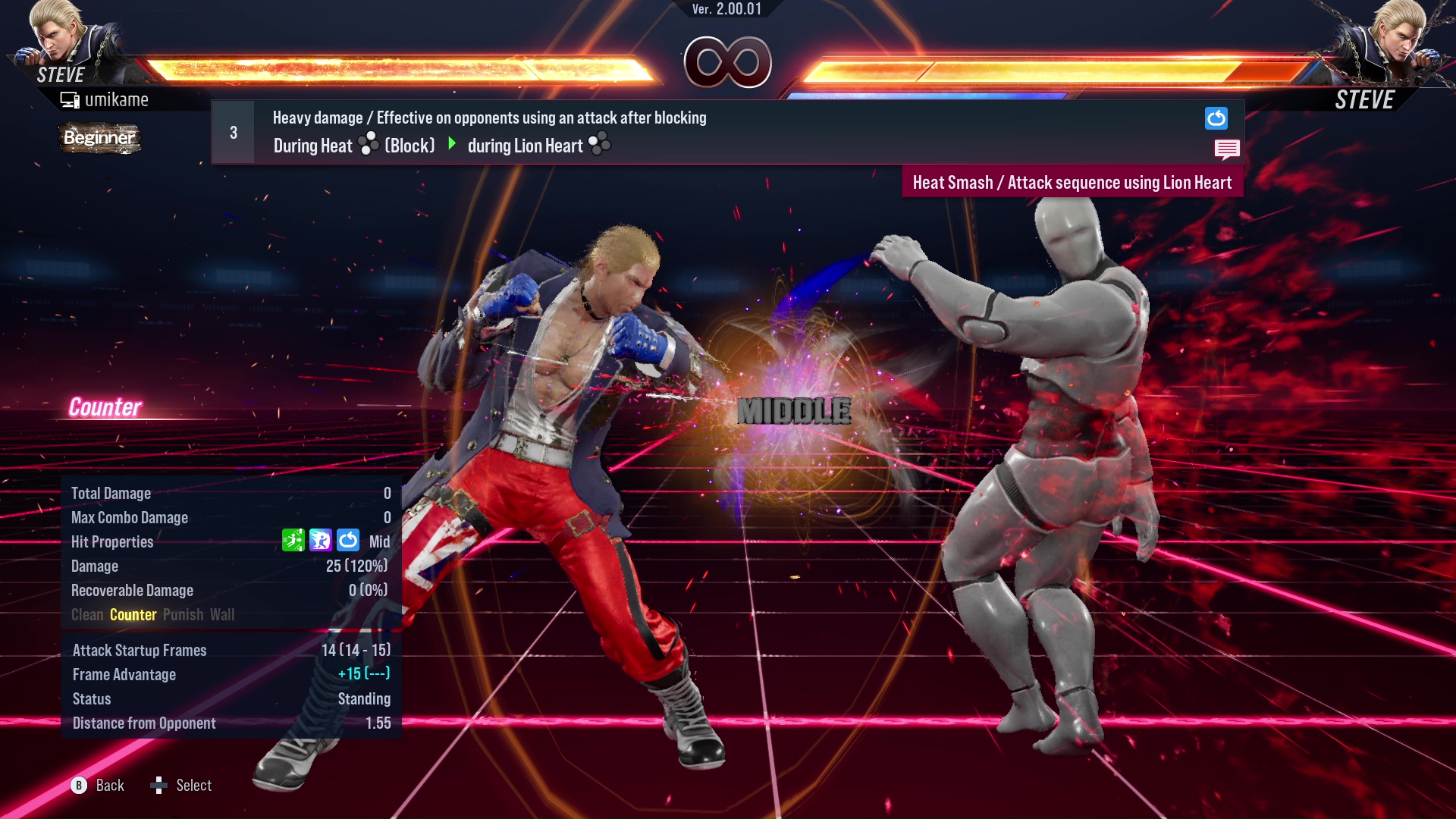This screenshot has height=819, width=1456.
Task: Select the green launch hit property icon
Action: tap(294, 541)
